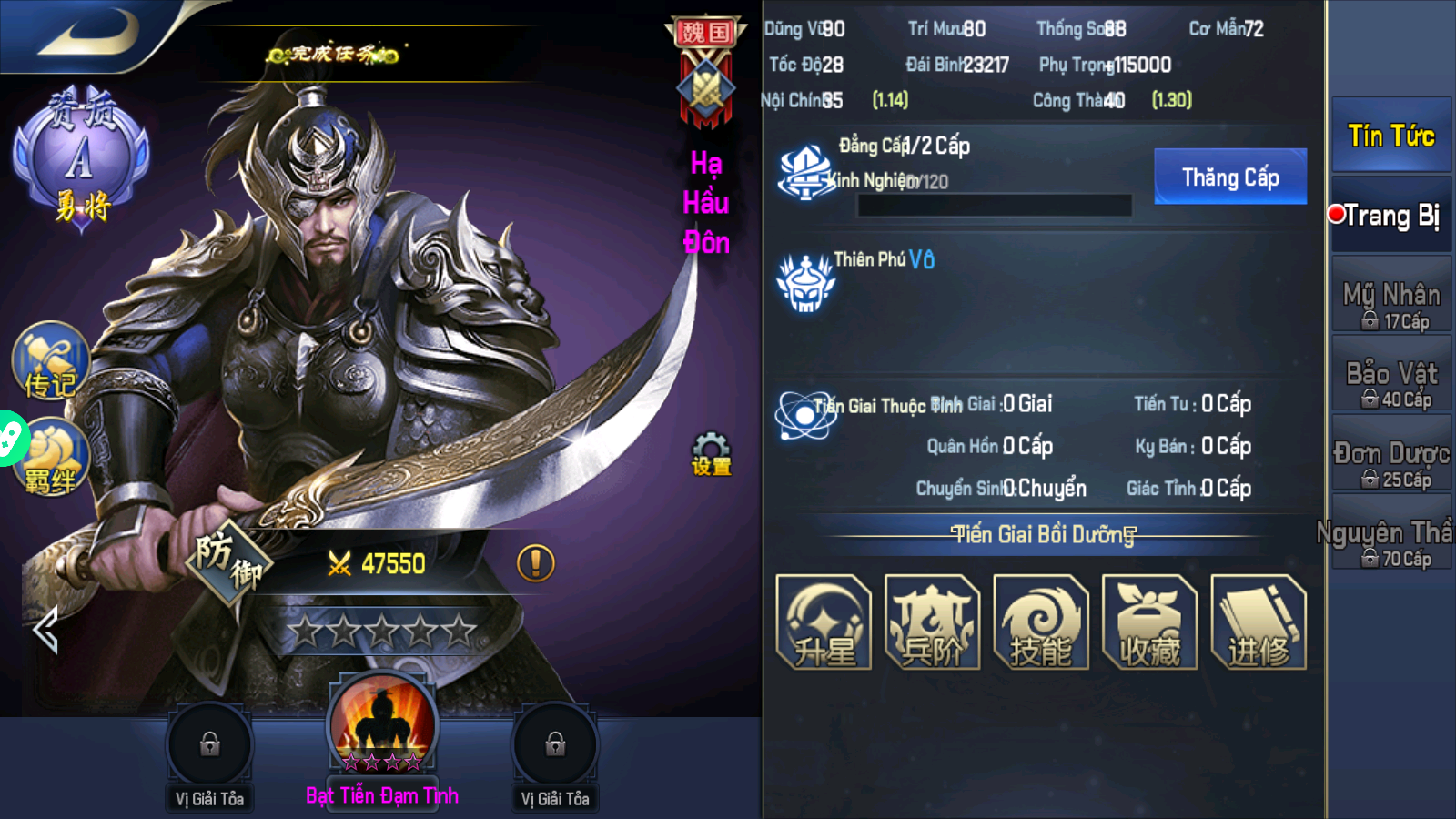This screenshot has width=1456, height=819.
Task: Click the Thăng Cấp upgrade button
Action: click(1229, 177)
